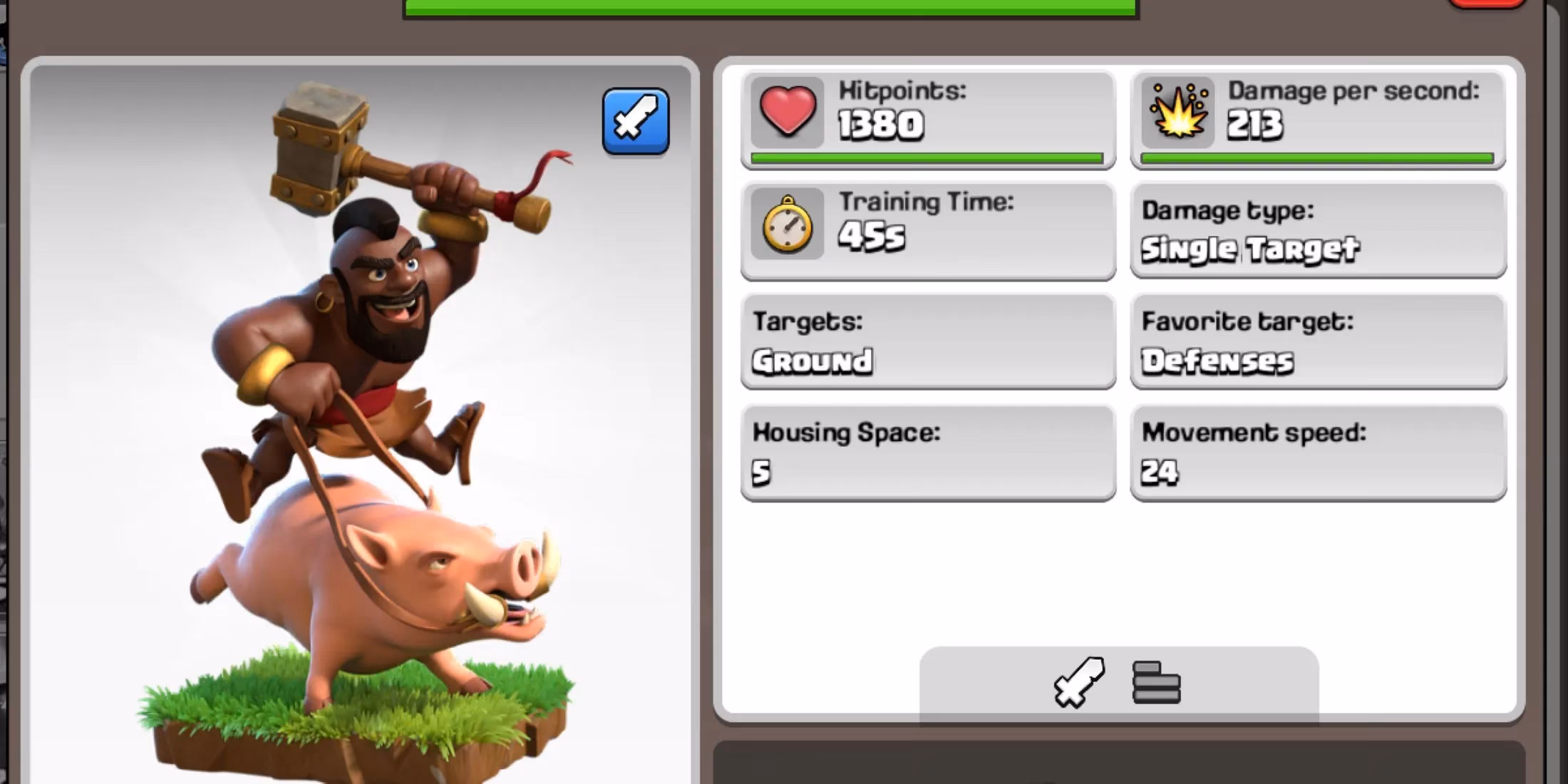Screen dimensions: 1568x784
Task: Click the stacked levels icon in bottom bar
Action: [1156, 681]
